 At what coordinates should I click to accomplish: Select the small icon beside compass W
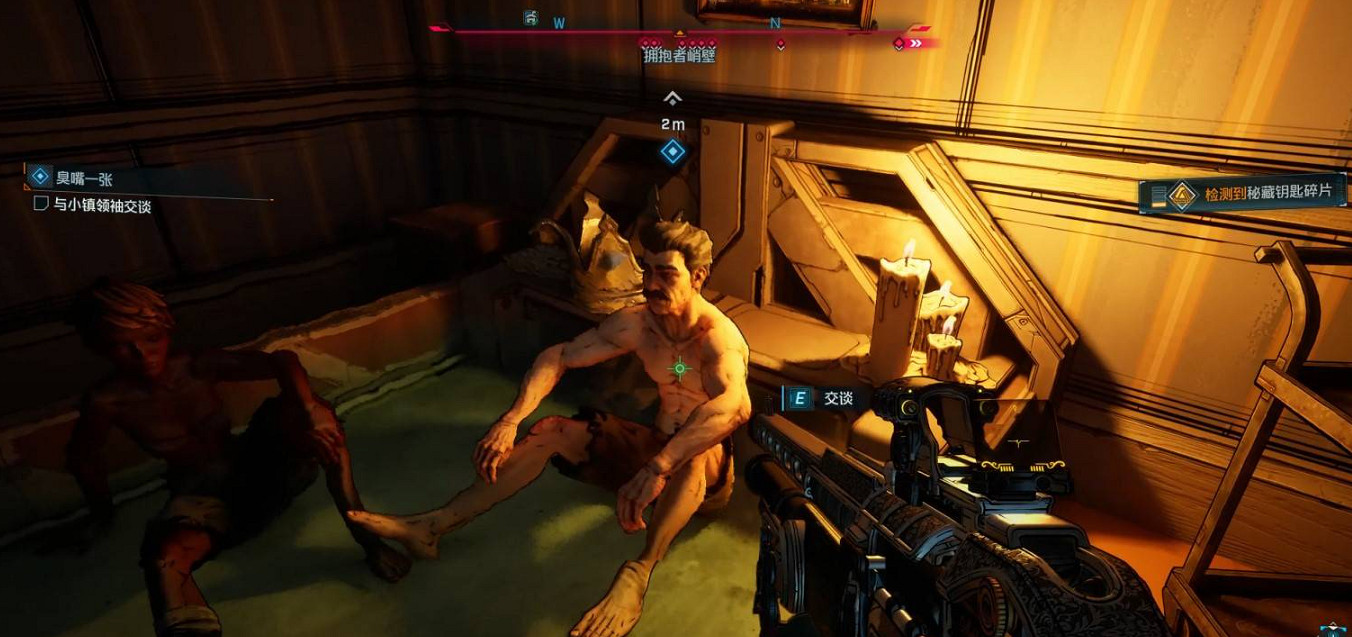pos(531,18)
